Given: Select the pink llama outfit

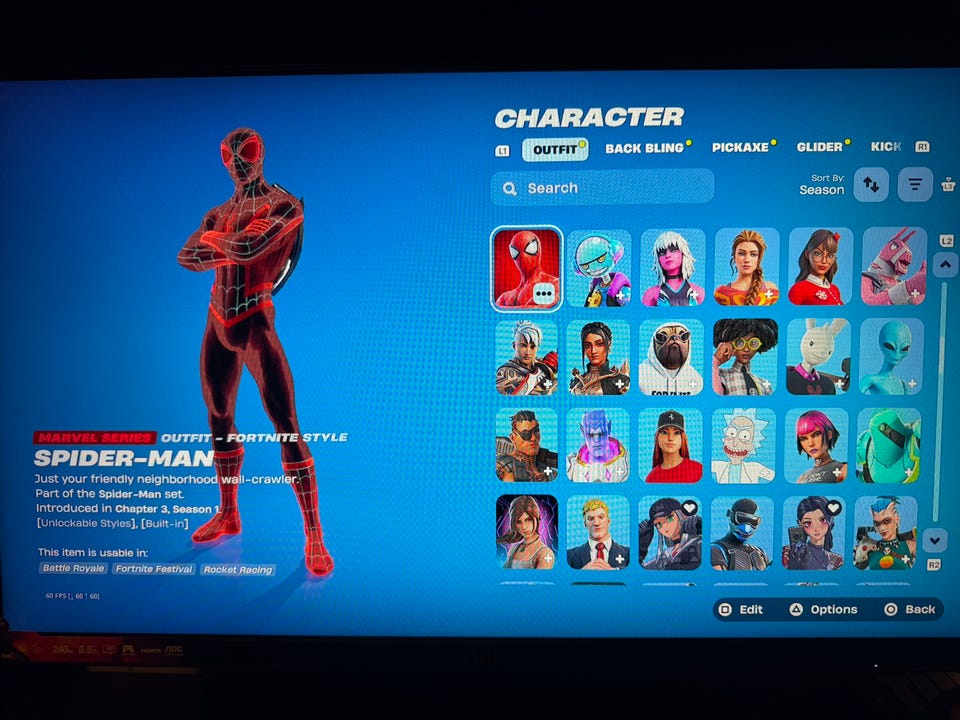Looking at the screenshot, I should [x=893, y=266].
